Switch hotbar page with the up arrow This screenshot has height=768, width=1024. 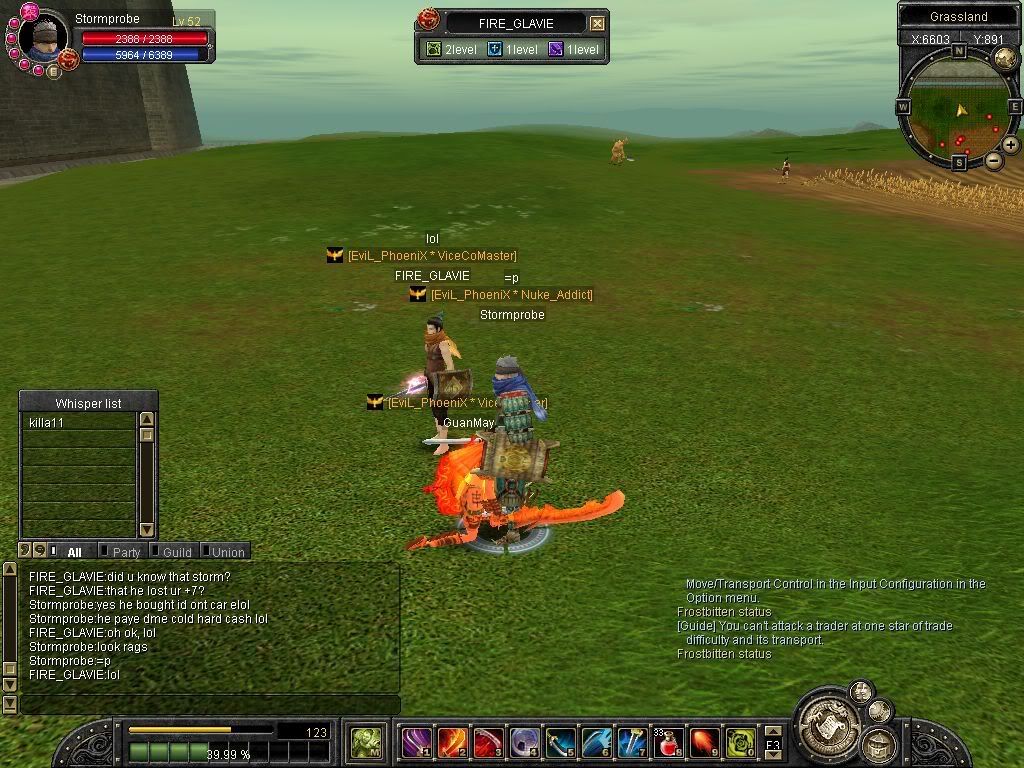tap(773, 731)
